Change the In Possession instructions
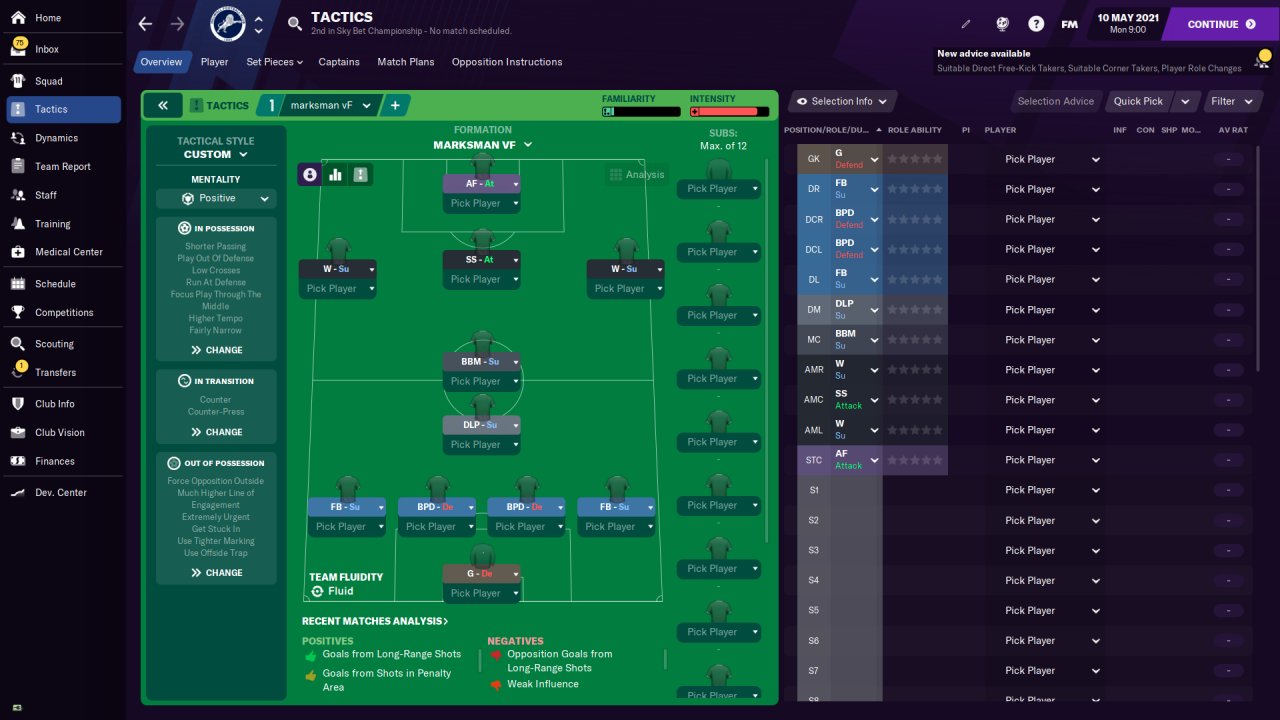1280x720 pixels. pos(216,350)
